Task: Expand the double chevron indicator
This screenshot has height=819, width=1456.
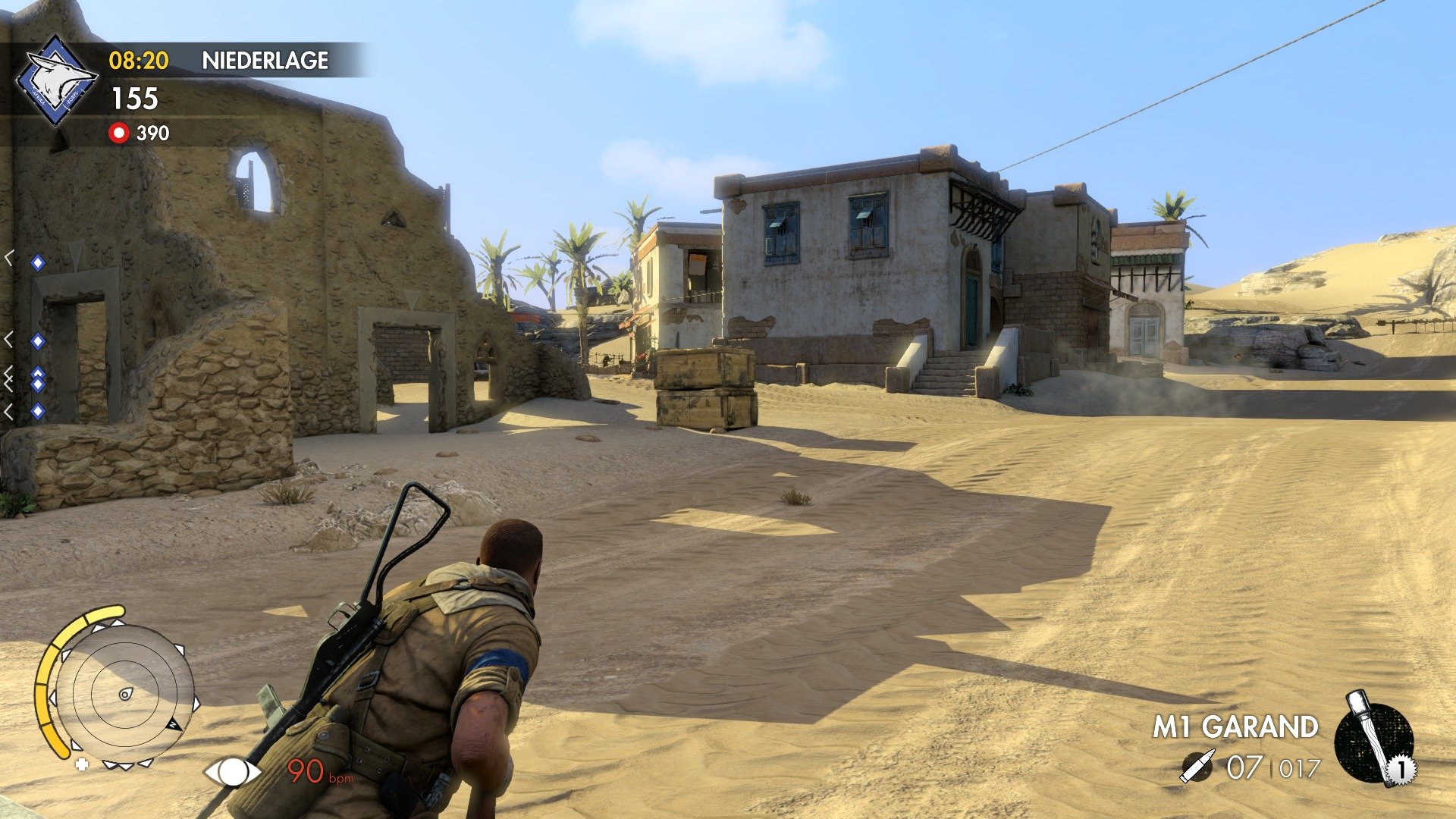Action: tap(8, 374)
